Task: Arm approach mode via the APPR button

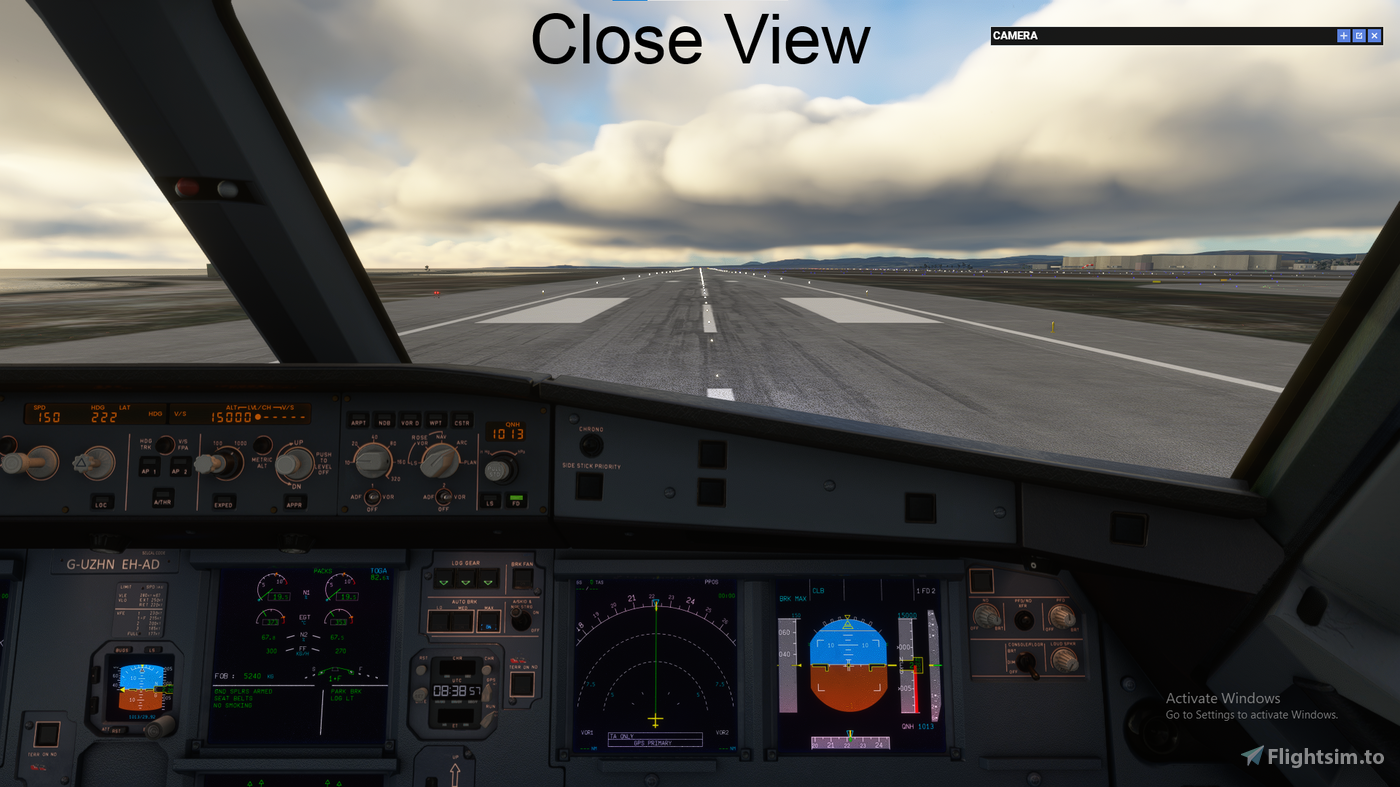Action: tap(295, 504)
